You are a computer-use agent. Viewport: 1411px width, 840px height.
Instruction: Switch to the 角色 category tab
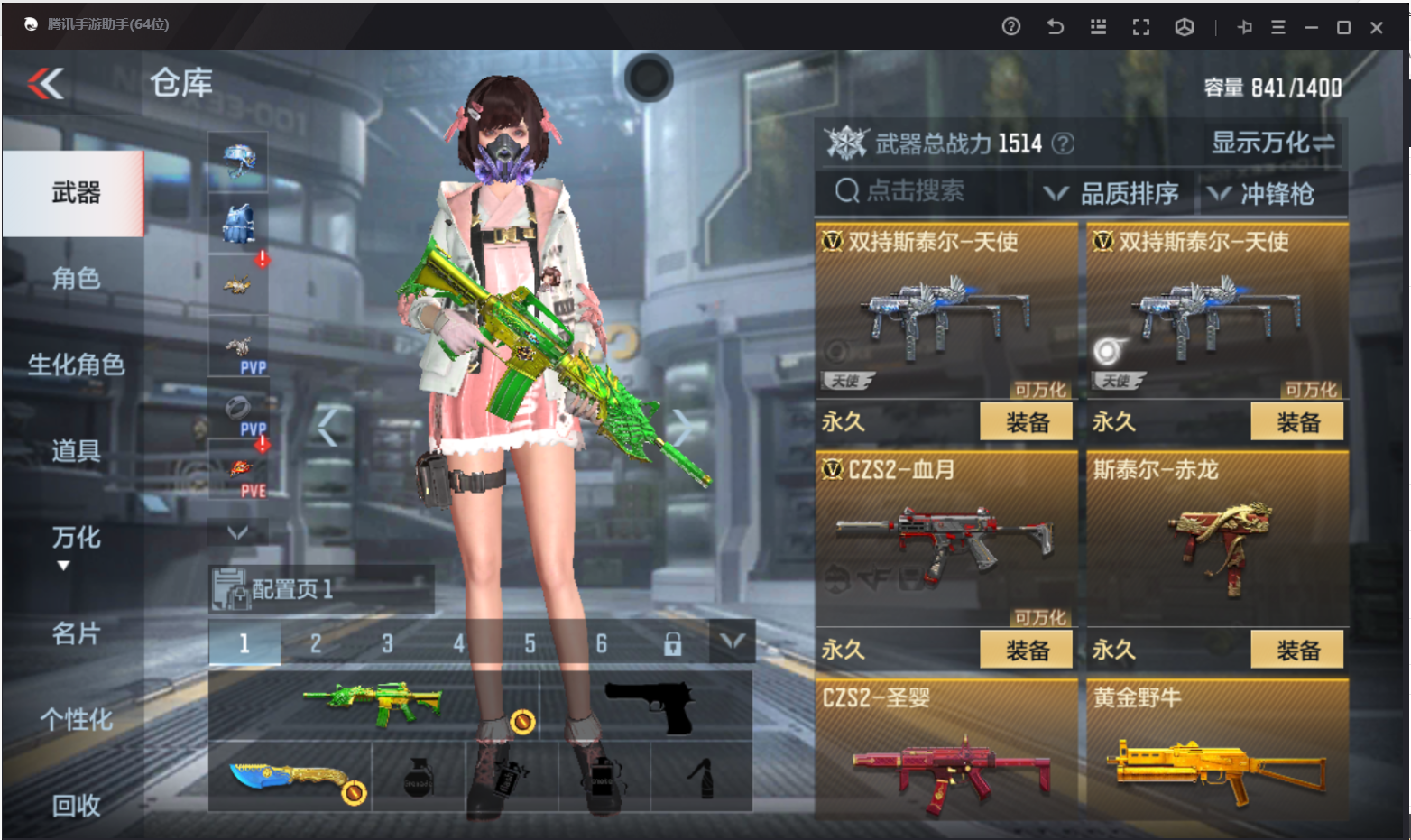click(x=76, y=279)
